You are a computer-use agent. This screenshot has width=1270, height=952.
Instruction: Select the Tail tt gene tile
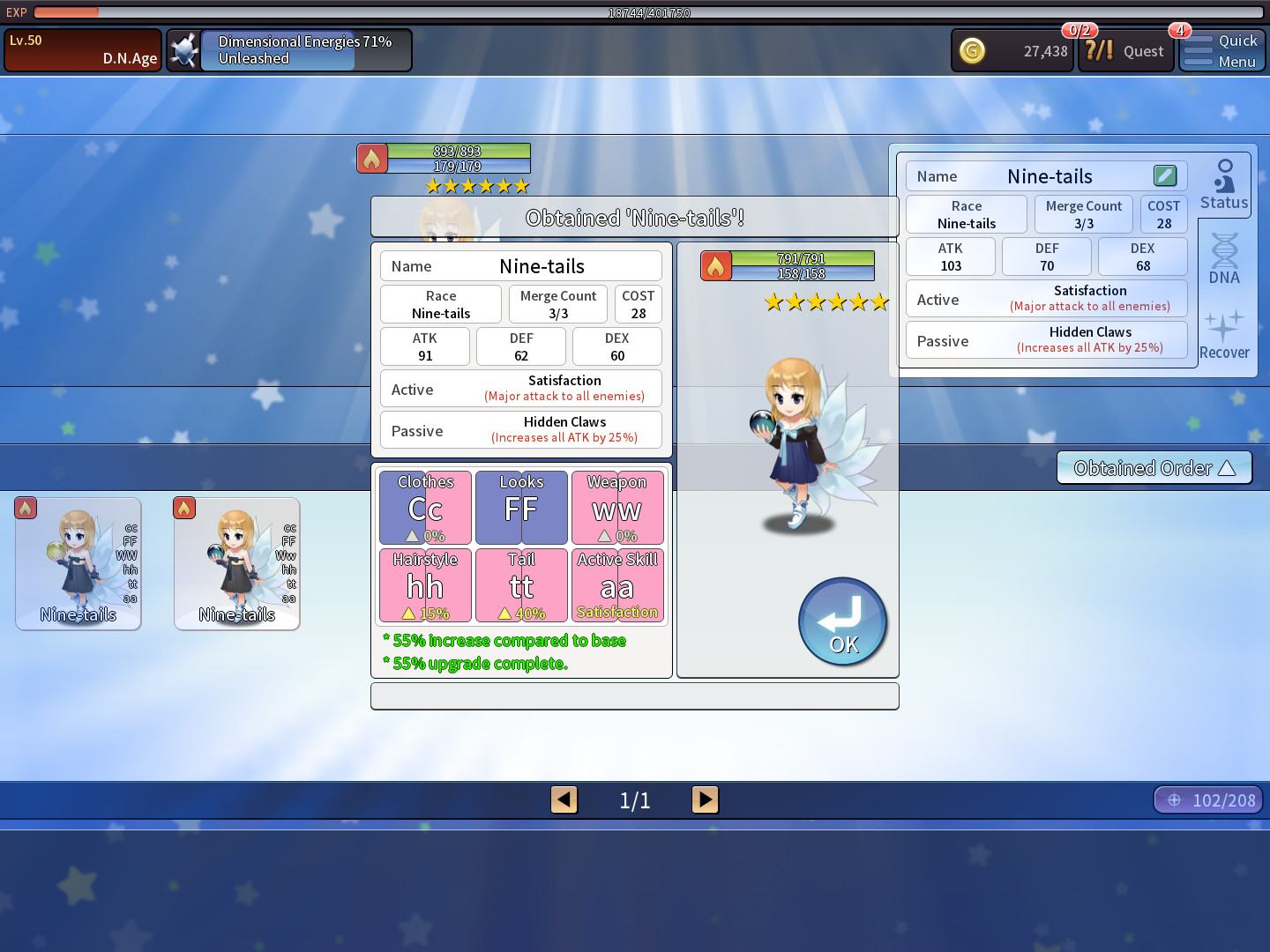pyautogui.click(x=521, y=585)
